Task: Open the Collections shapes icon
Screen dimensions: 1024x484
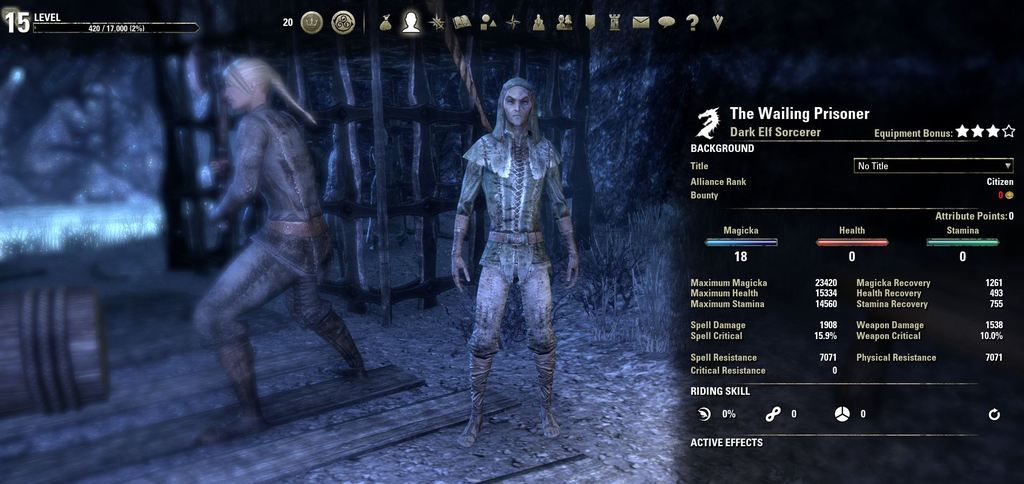Action: point(487,21)
